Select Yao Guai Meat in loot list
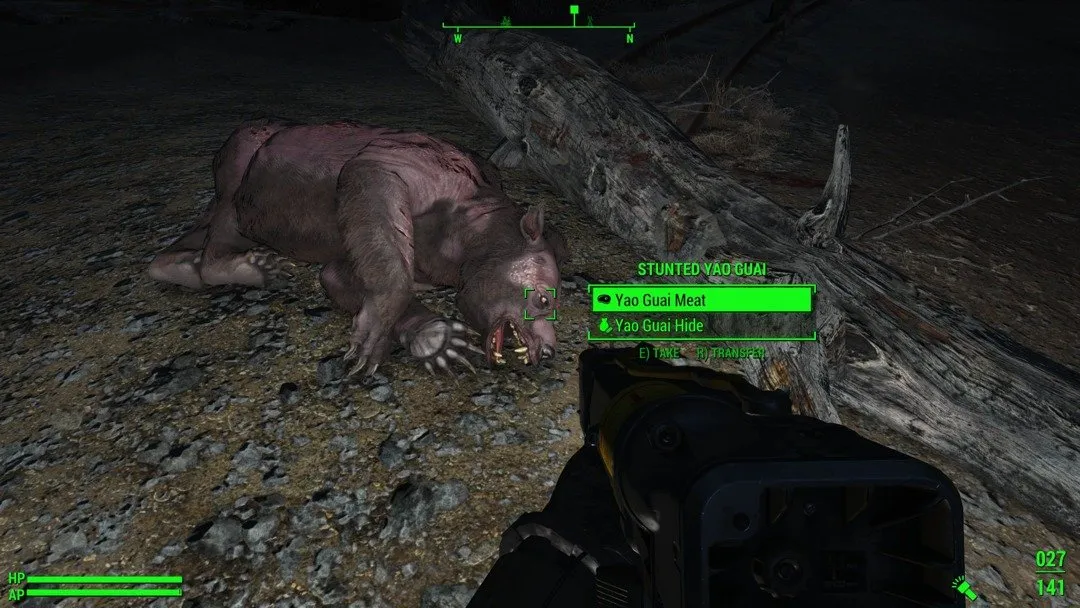The height and width of the screenshot is (608, 1080). 700,298
